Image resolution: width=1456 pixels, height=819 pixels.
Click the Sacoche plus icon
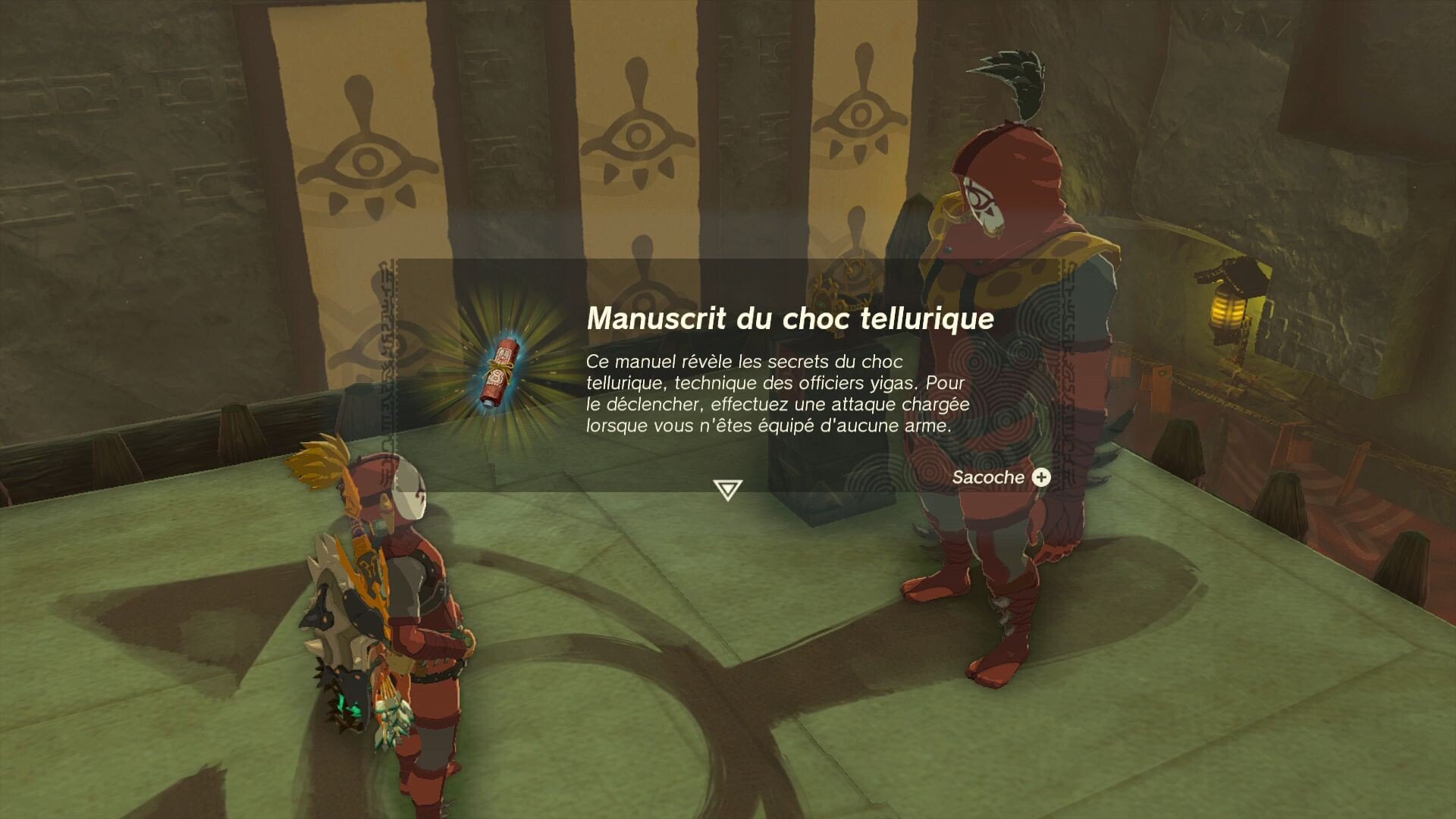tap(1042, 477)
